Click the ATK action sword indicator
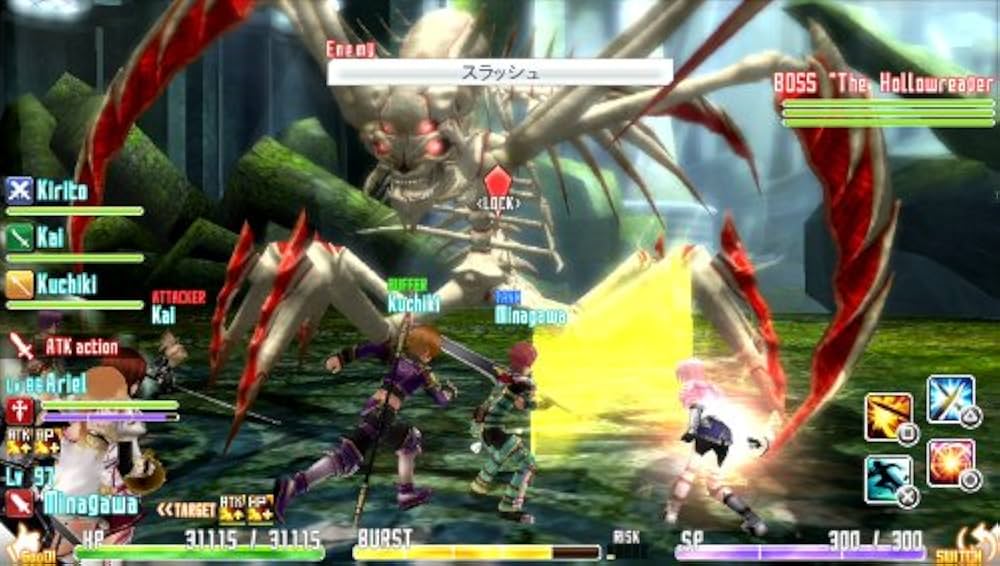Image resolution: width=1000 pixels, height=566 pixels. click(22, 346)
